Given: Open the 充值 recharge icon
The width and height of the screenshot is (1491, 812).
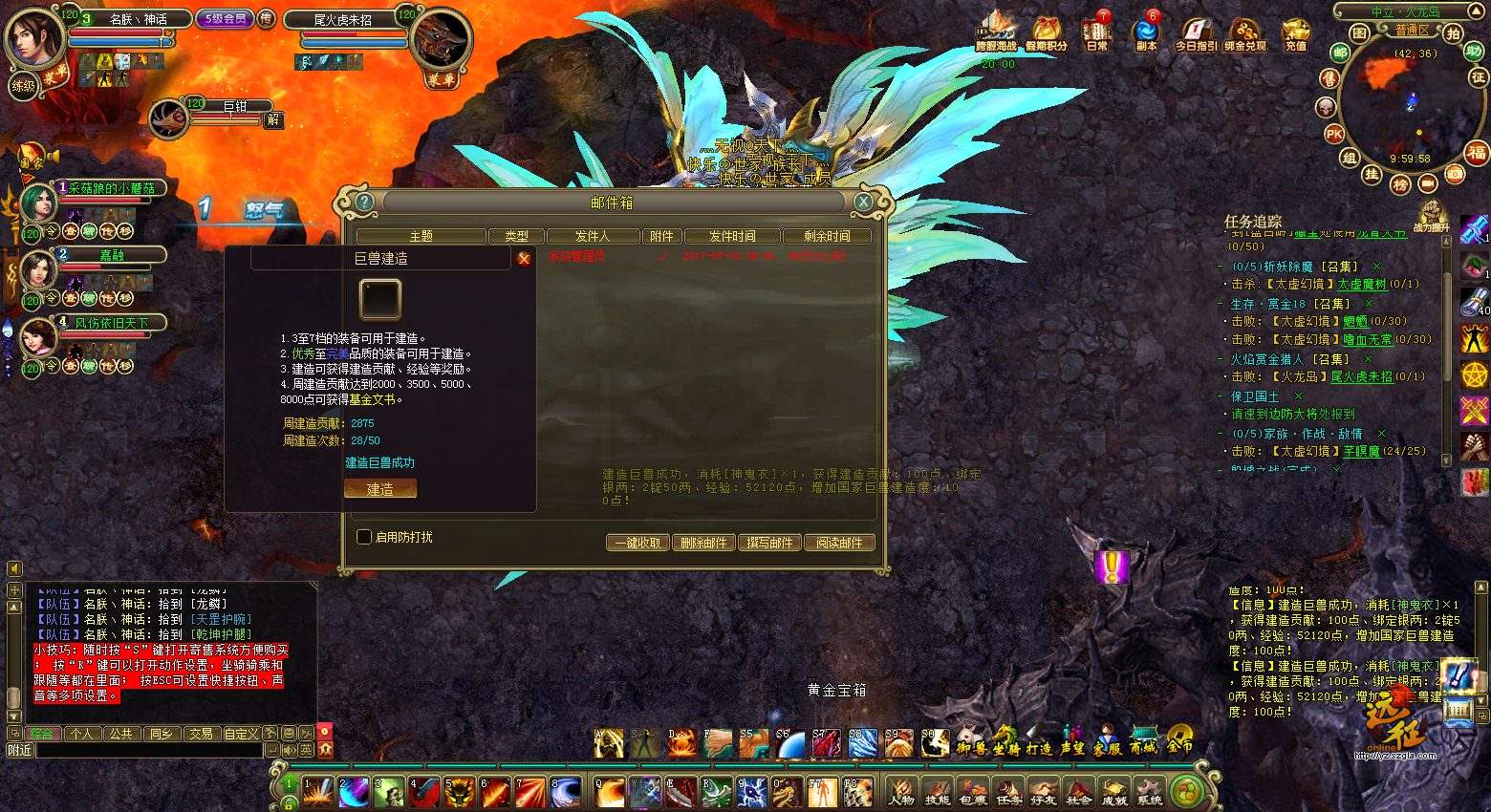Looking at the screenshot, I should click(1296, 33).
